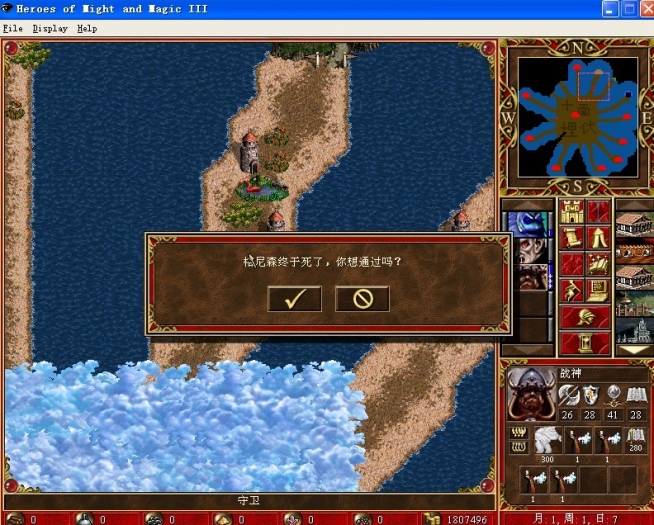Viewport: 654px width, 525px height.
Task: Open the File menu
Action: (12, 28)
